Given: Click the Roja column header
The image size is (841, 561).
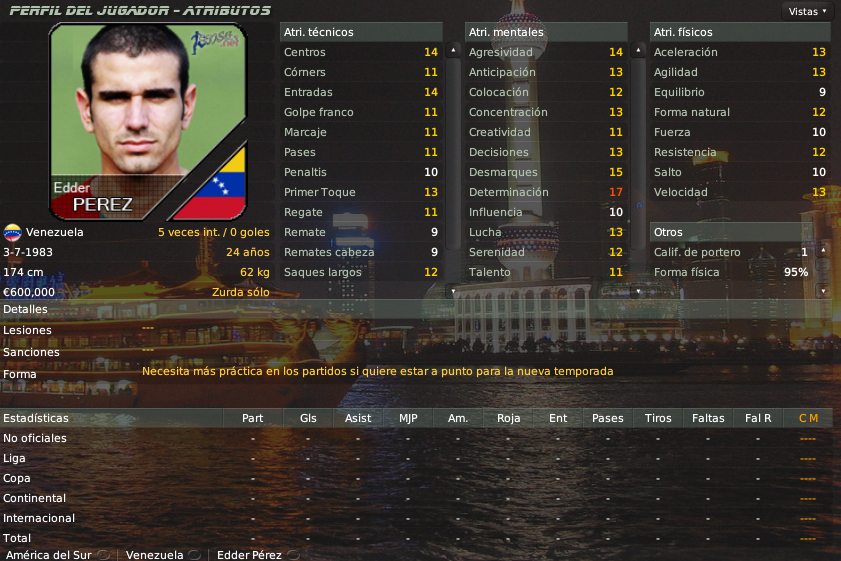Looking at the screenshot, I should click(x=508, y=418).
